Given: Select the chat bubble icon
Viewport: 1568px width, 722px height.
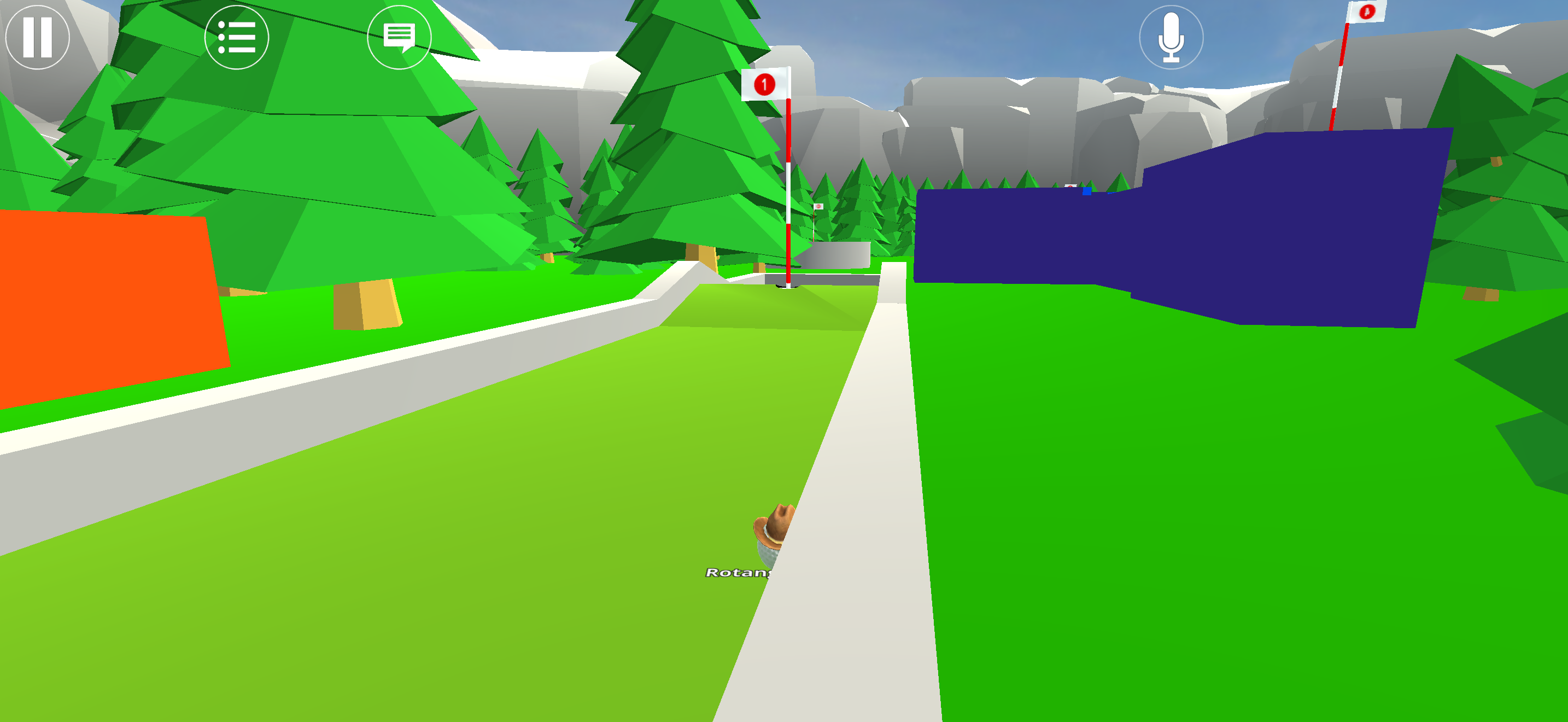Looking at the screenshot, I should click(399, 38).
